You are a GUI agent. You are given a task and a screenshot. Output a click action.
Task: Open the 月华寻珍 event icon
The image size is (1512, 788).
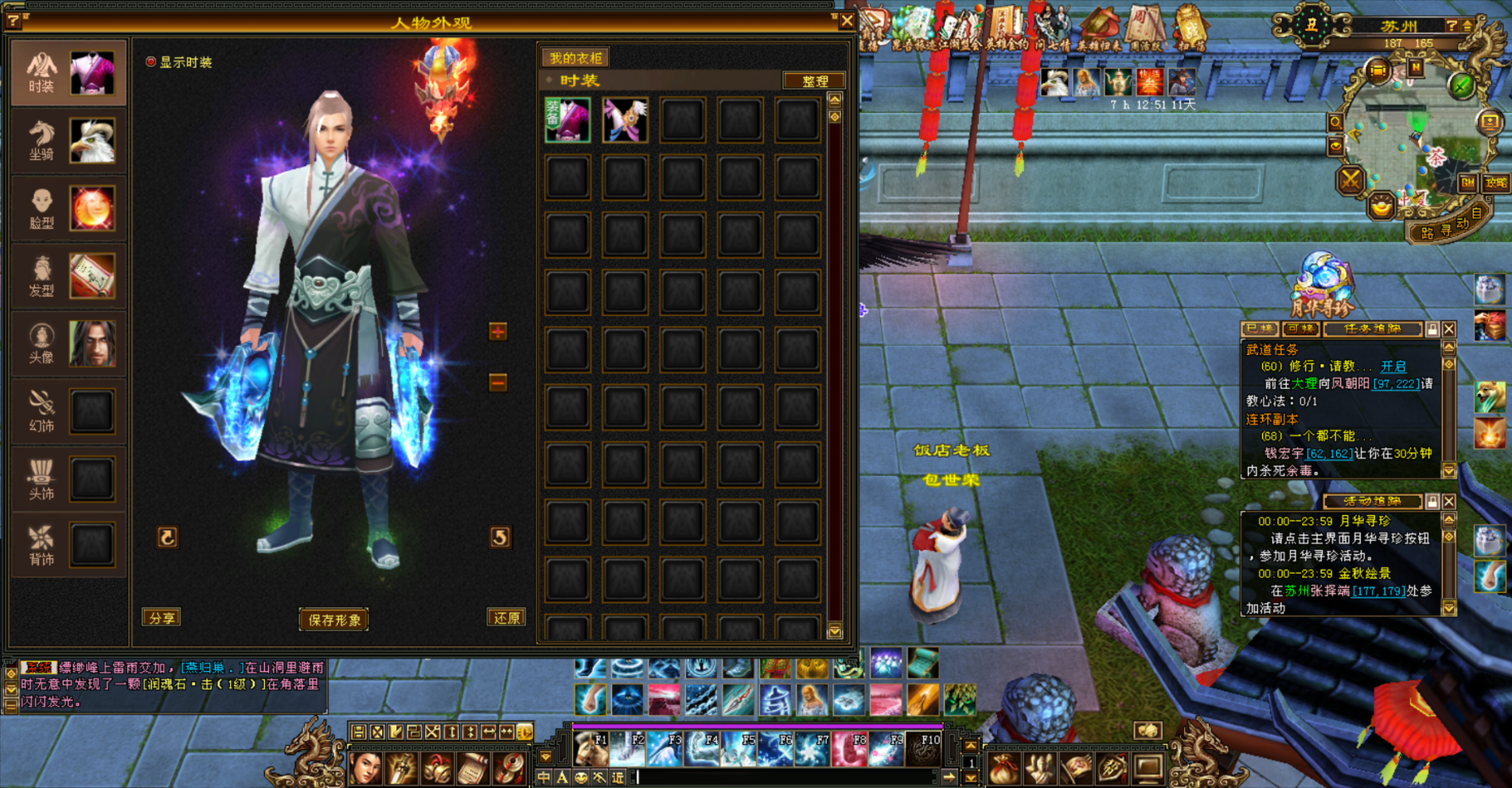pos(1322,282)
